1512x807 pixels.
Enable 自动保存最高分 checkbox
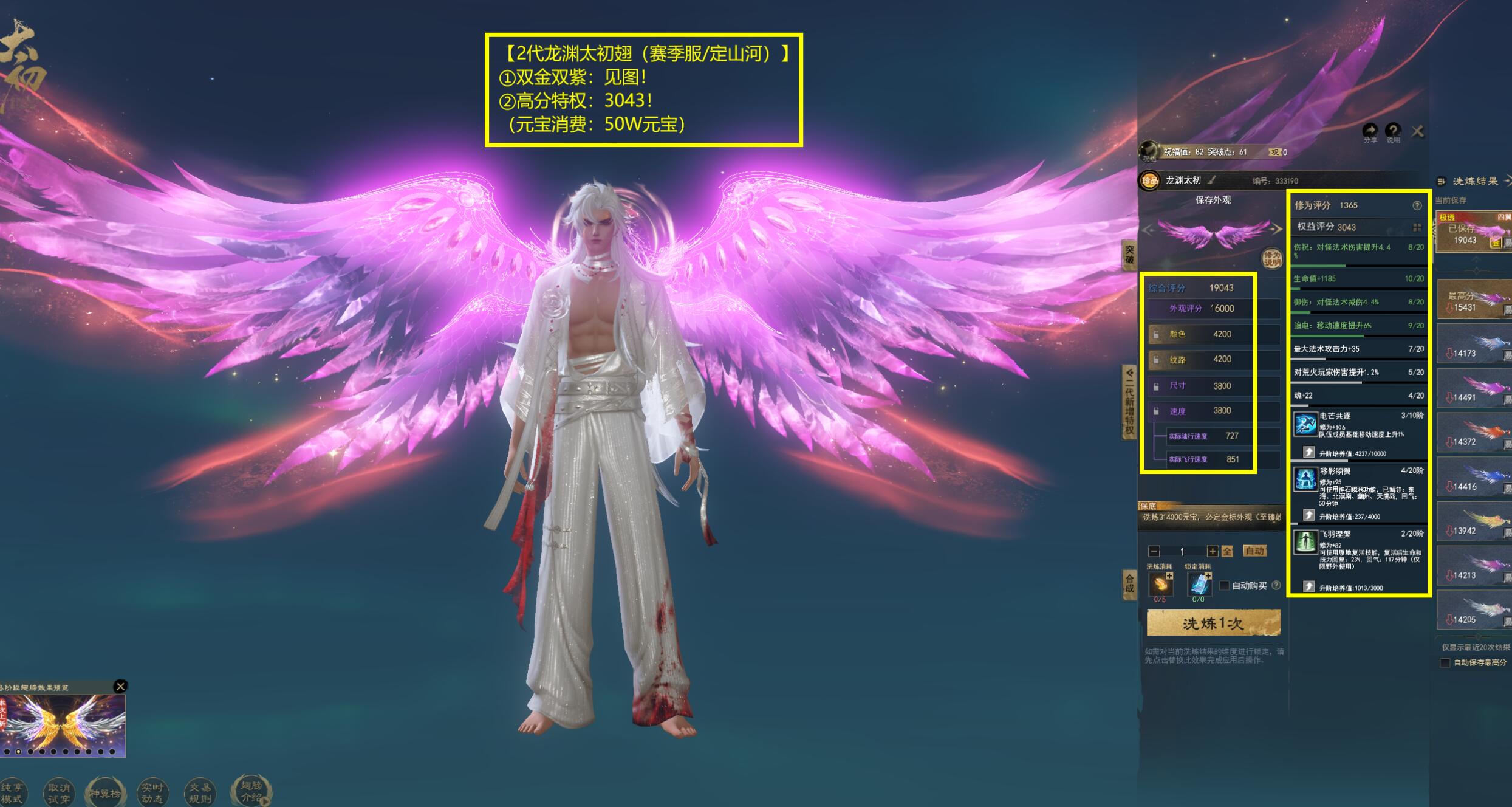1445,662
